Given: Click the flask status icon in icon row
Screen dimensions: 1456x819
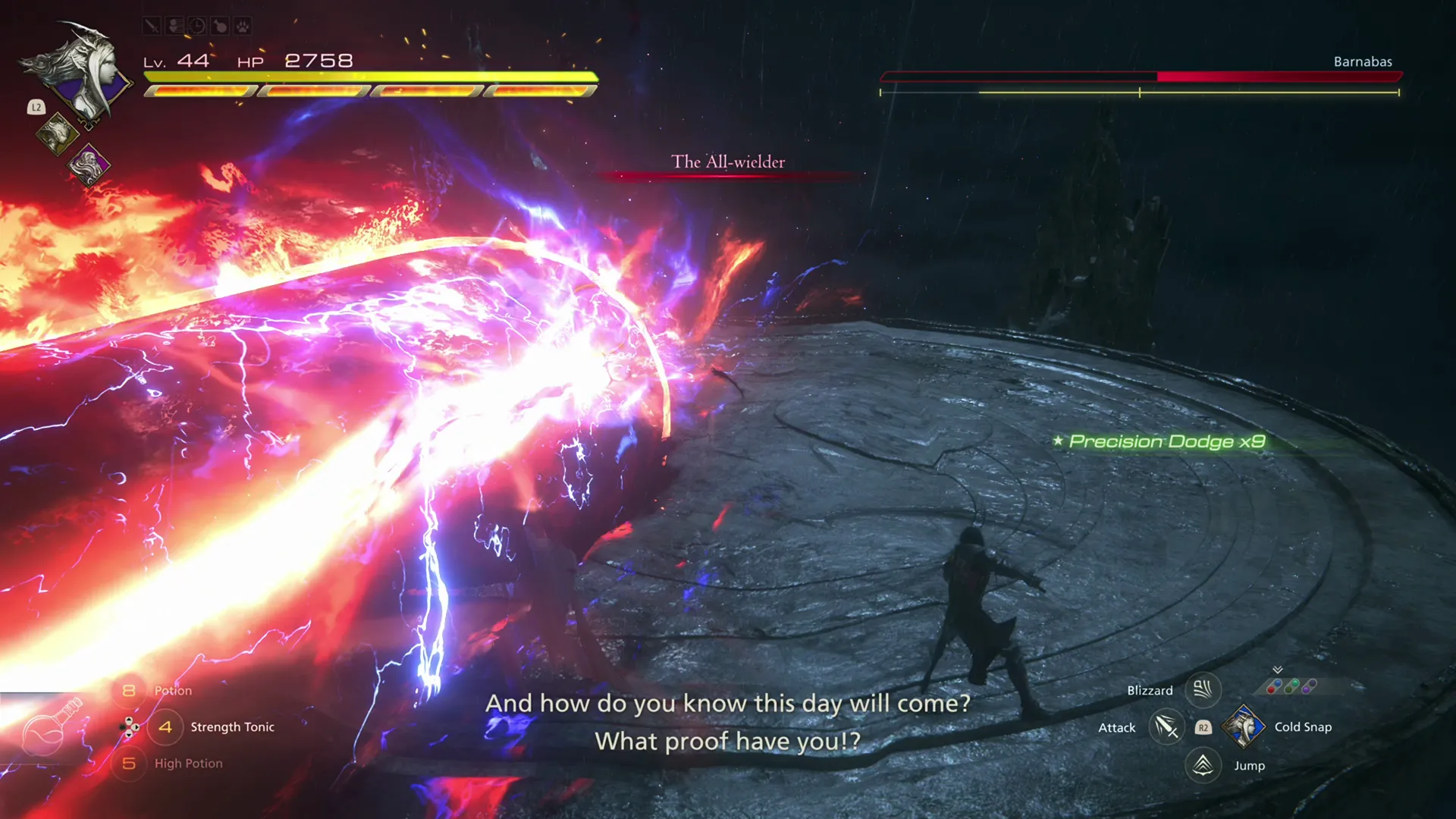Looking at the screenshot, I should pos(220,25).
